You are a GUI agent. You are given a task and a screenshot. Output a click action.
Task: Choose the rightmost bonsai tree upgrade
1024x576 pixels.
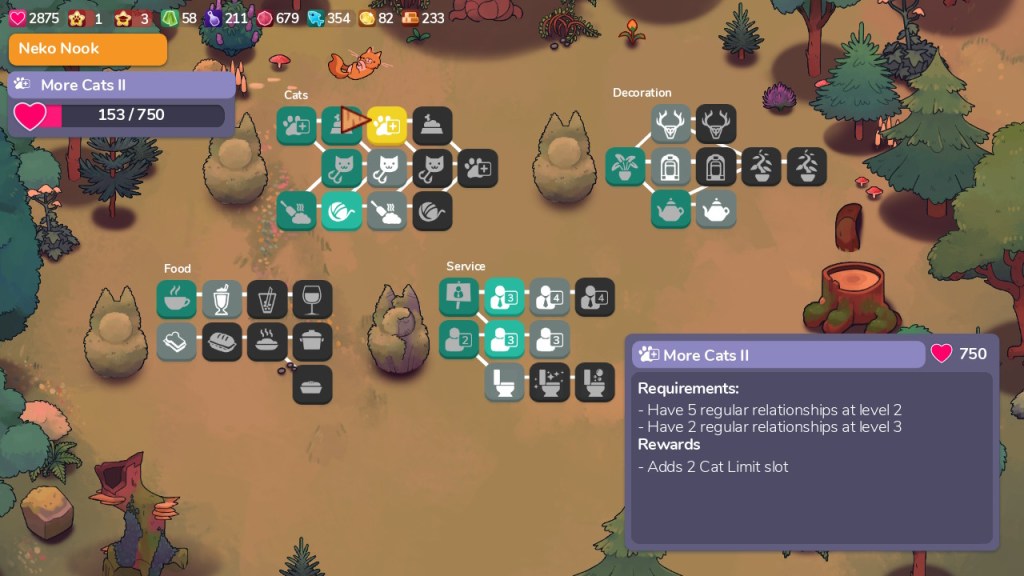coord(806,166)
